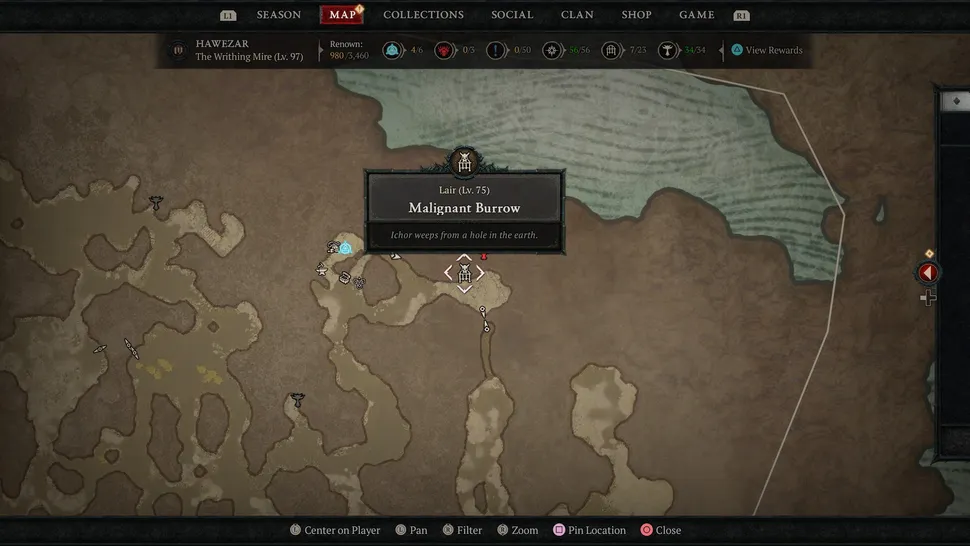Switch to the Collections tab
The height and width of the screenshot is (546, 970).
tap(423, 15)
